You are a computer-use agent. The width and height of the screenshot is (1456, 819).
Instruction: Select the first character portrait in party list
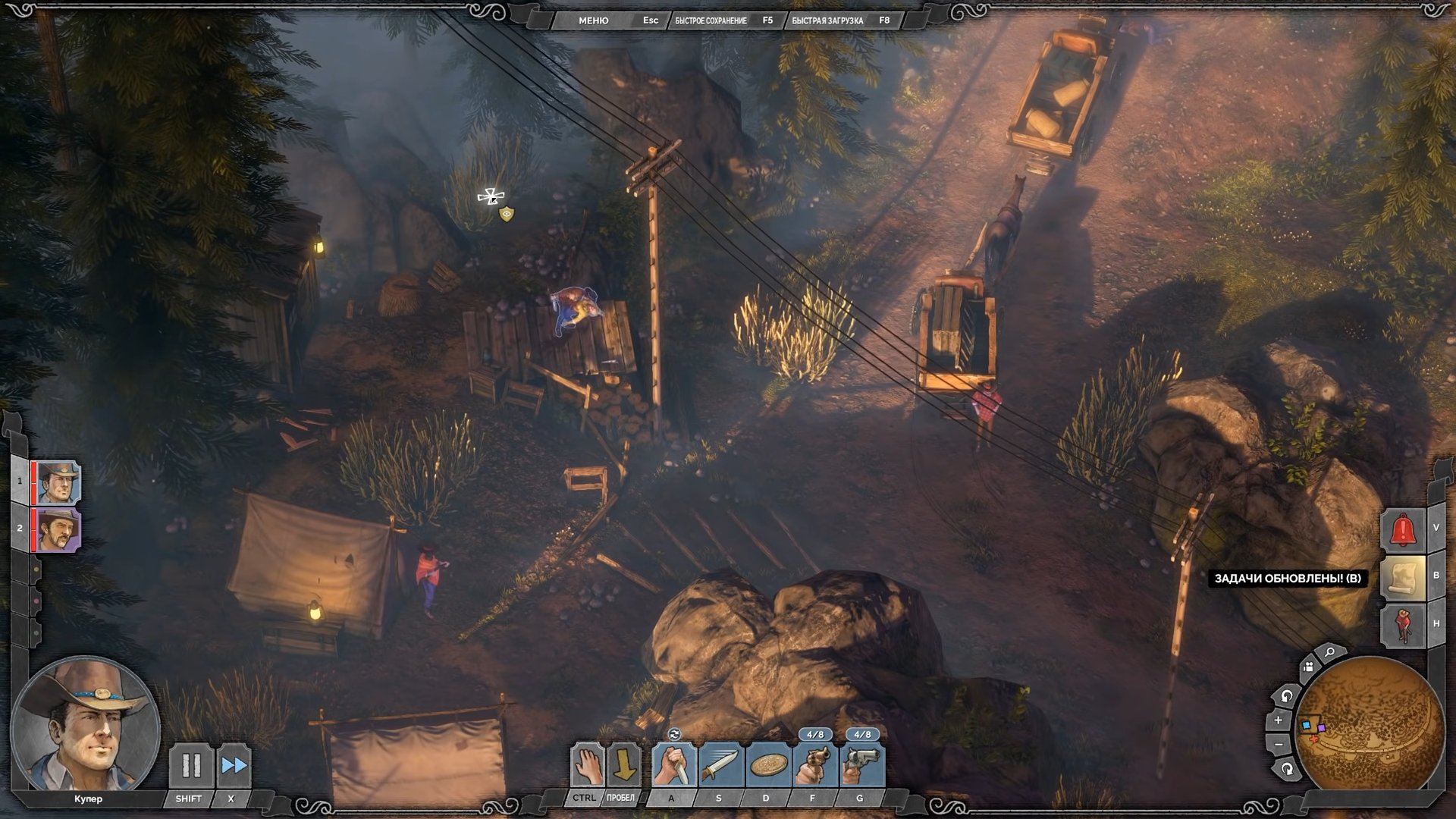pos(58,482)
